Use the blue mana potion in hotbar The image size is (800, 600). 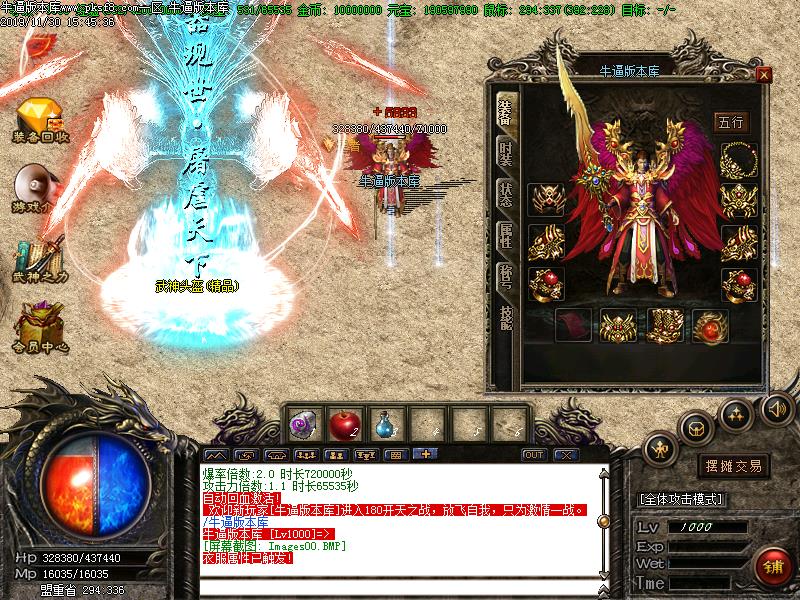pyautogui.click(x=386, y=425)
